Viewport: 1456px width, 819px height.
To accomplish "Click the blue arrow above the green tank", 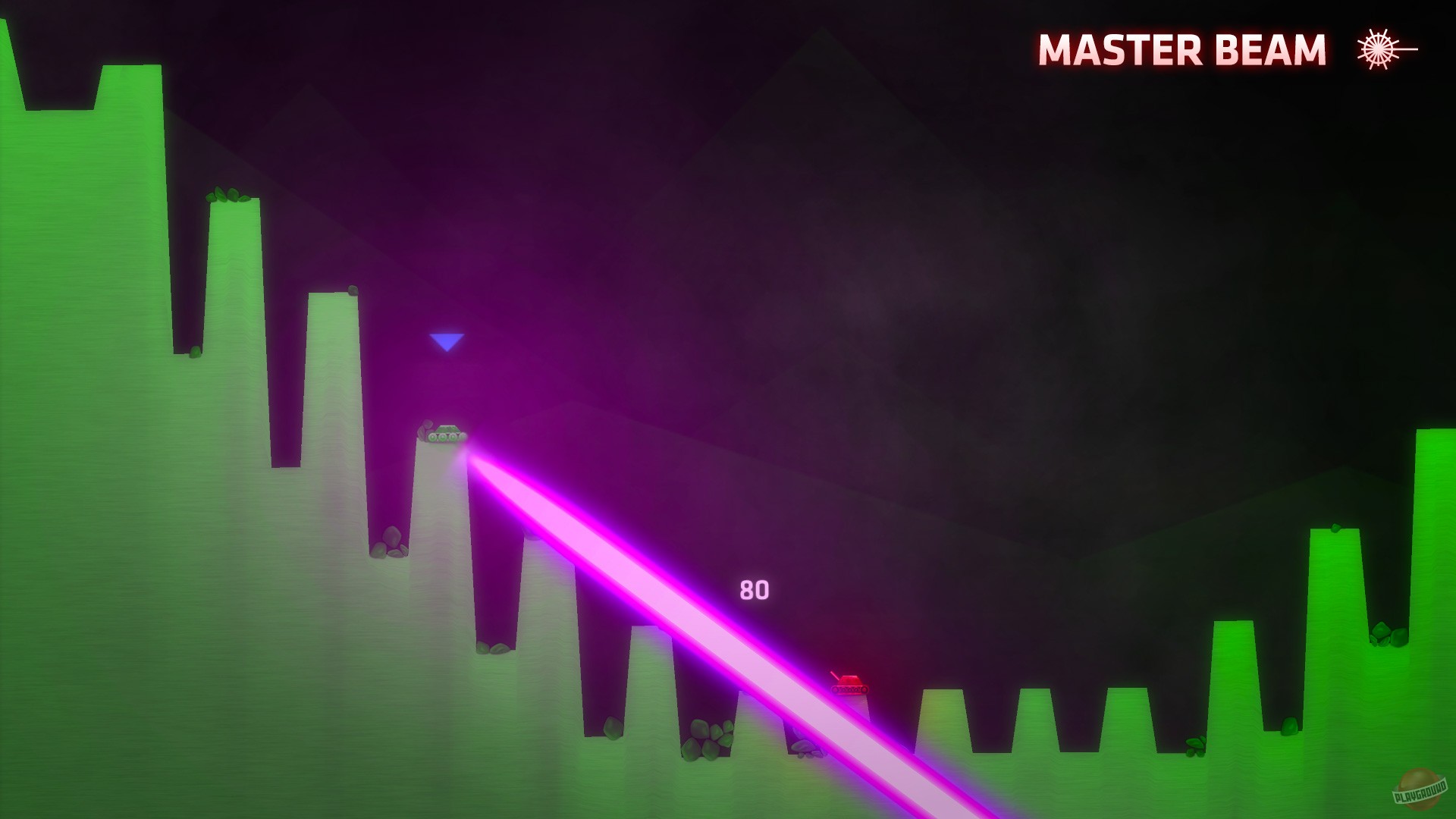I will (x=447, y=343).
